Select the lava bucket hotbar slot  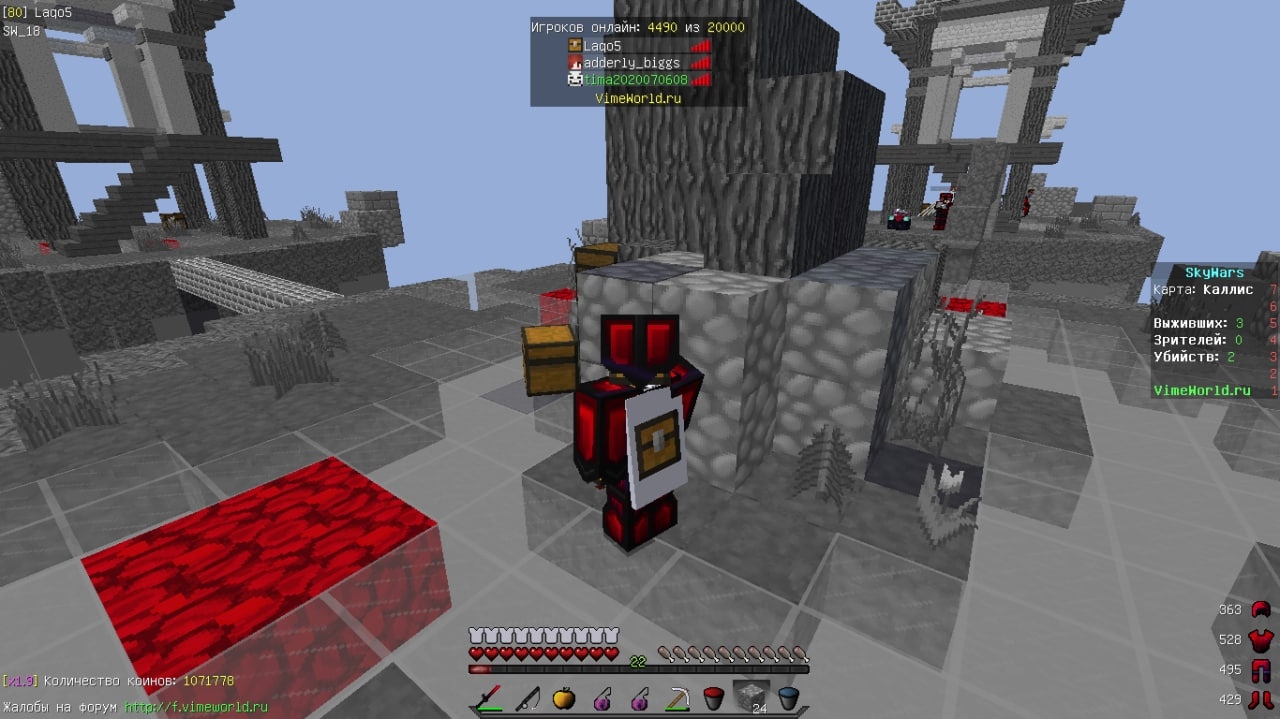tap(713, 697)
